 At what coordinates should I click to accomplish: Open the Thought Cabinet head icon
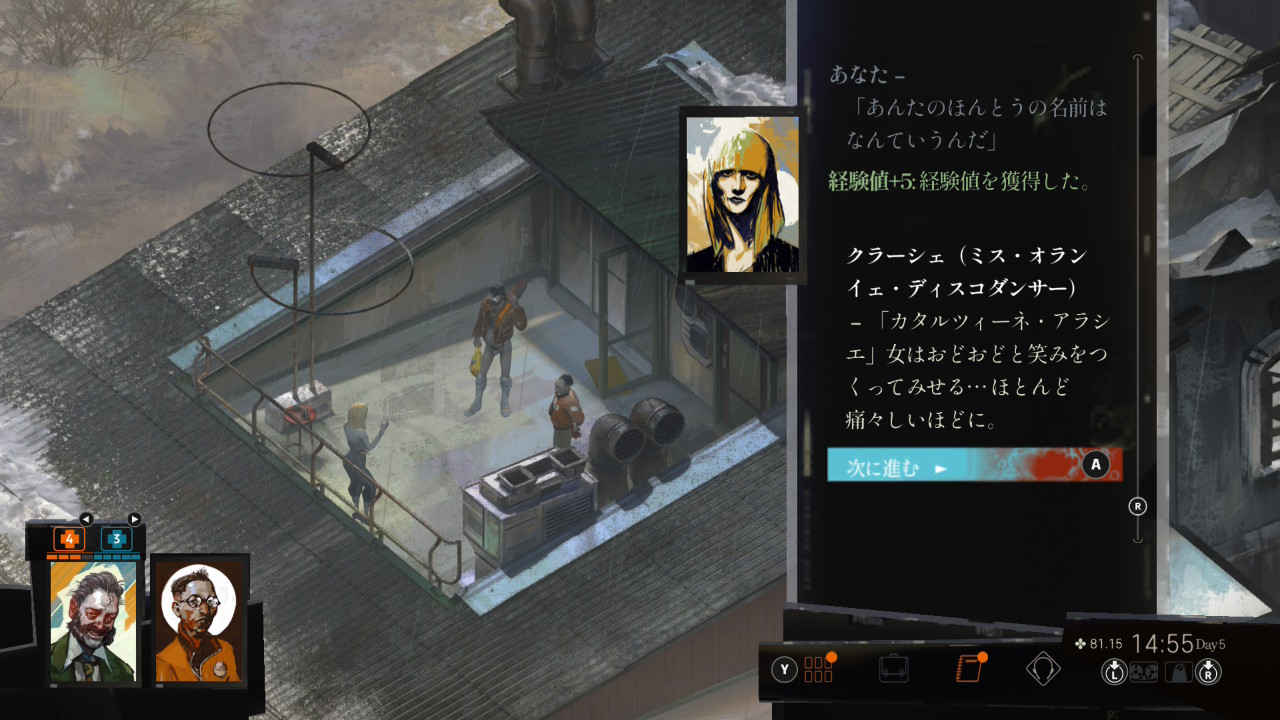point(1043,669)
